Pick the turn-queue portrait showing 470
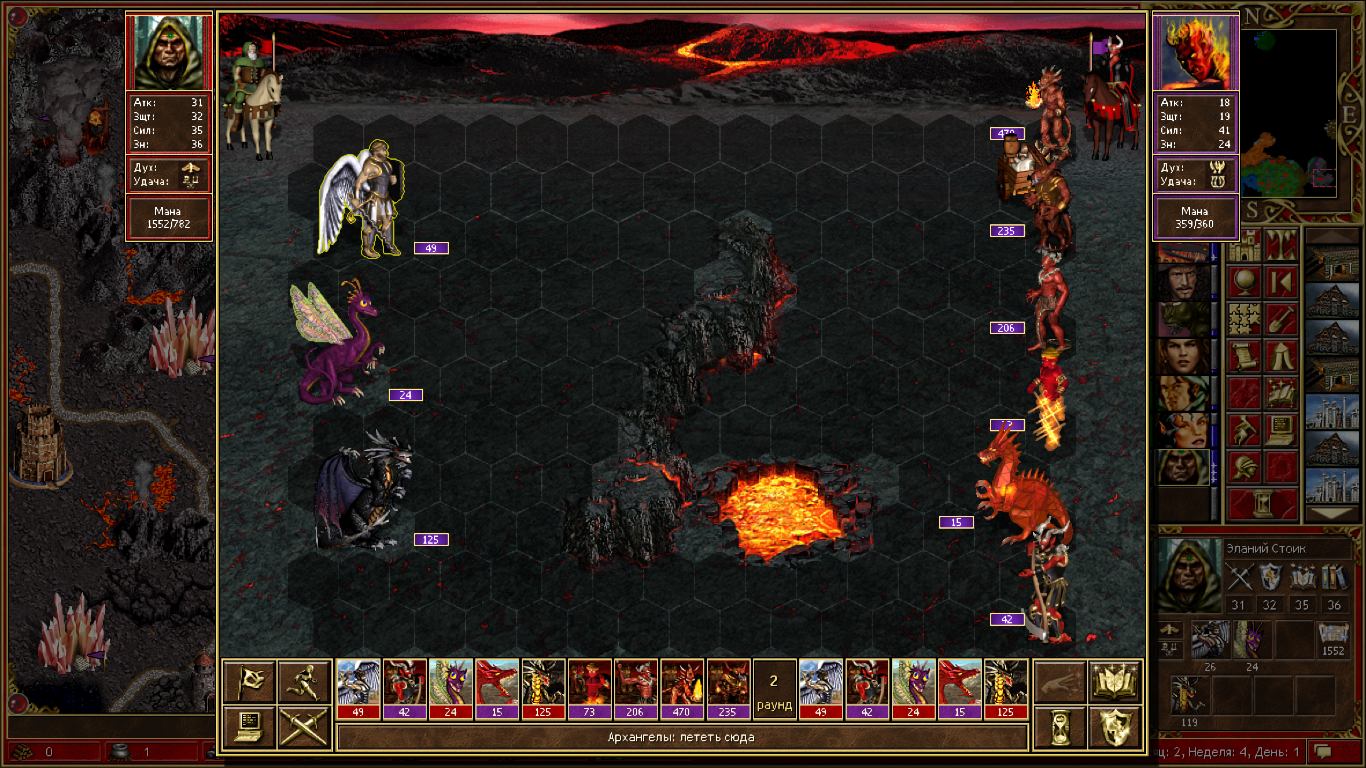Viewport: 1366px width, 768px height. [681, 688]
